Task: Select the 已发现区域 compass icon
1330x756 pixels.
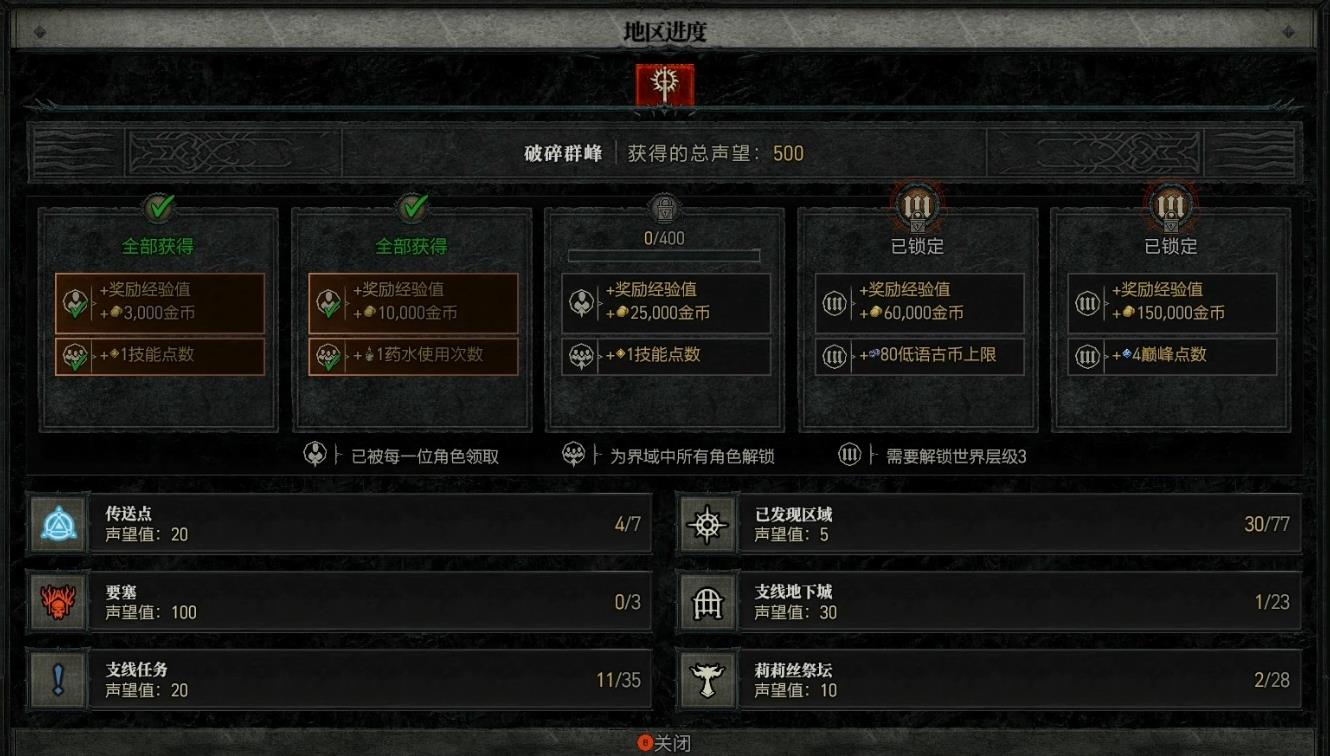Action: click(708, 522)
